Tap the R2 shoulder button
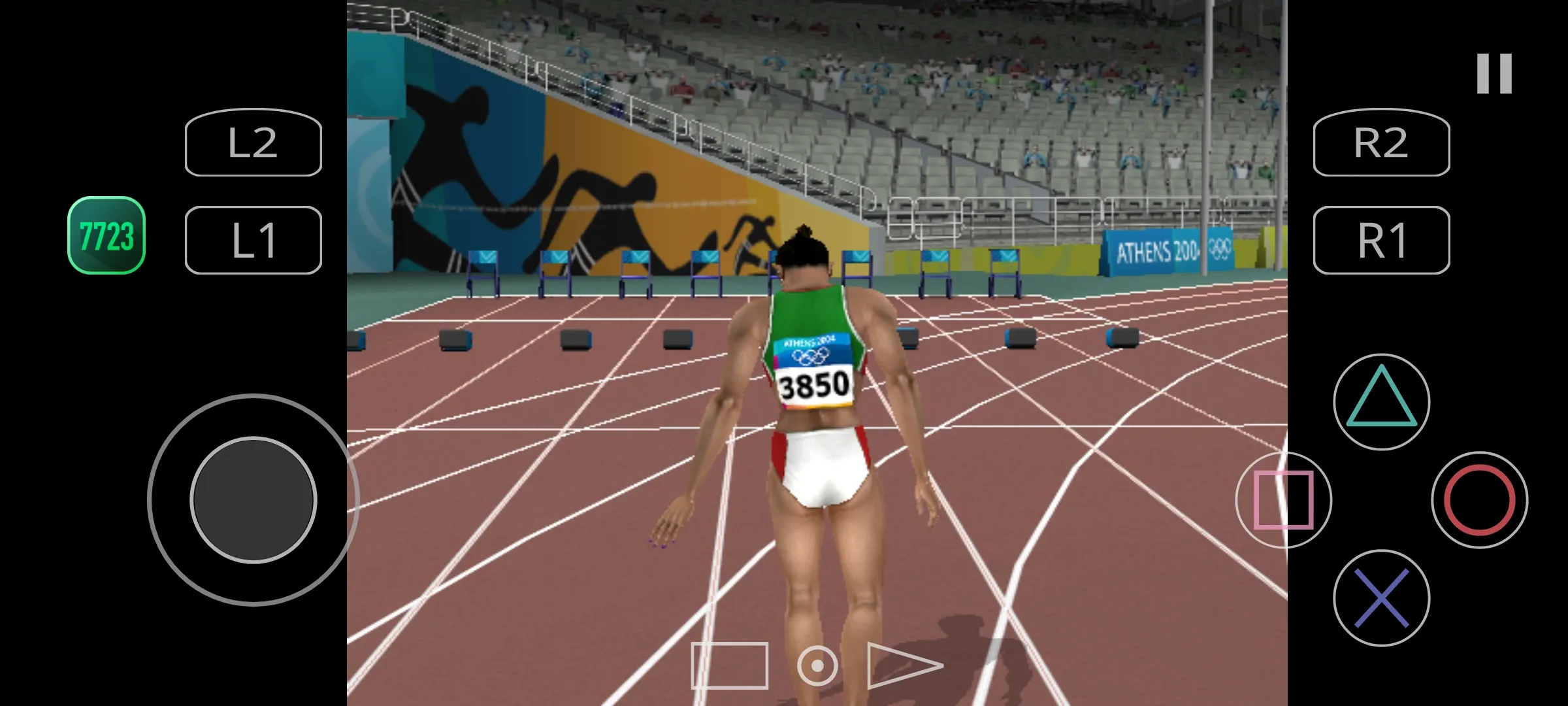 coord(1381,143)
